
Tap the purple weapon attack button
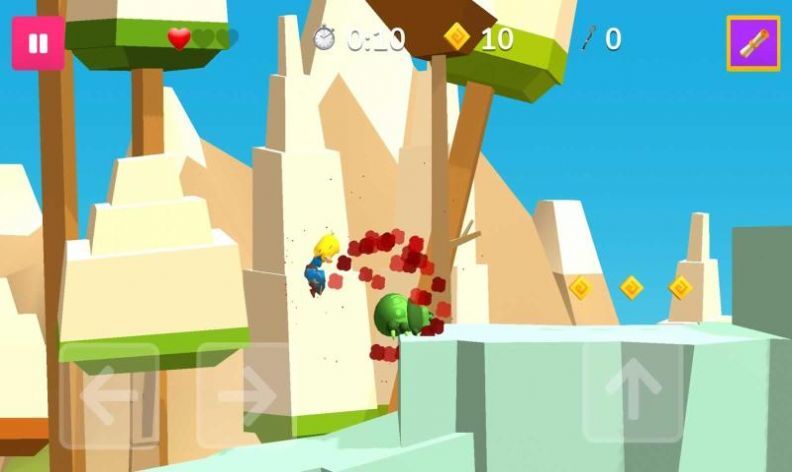point(753,43)
